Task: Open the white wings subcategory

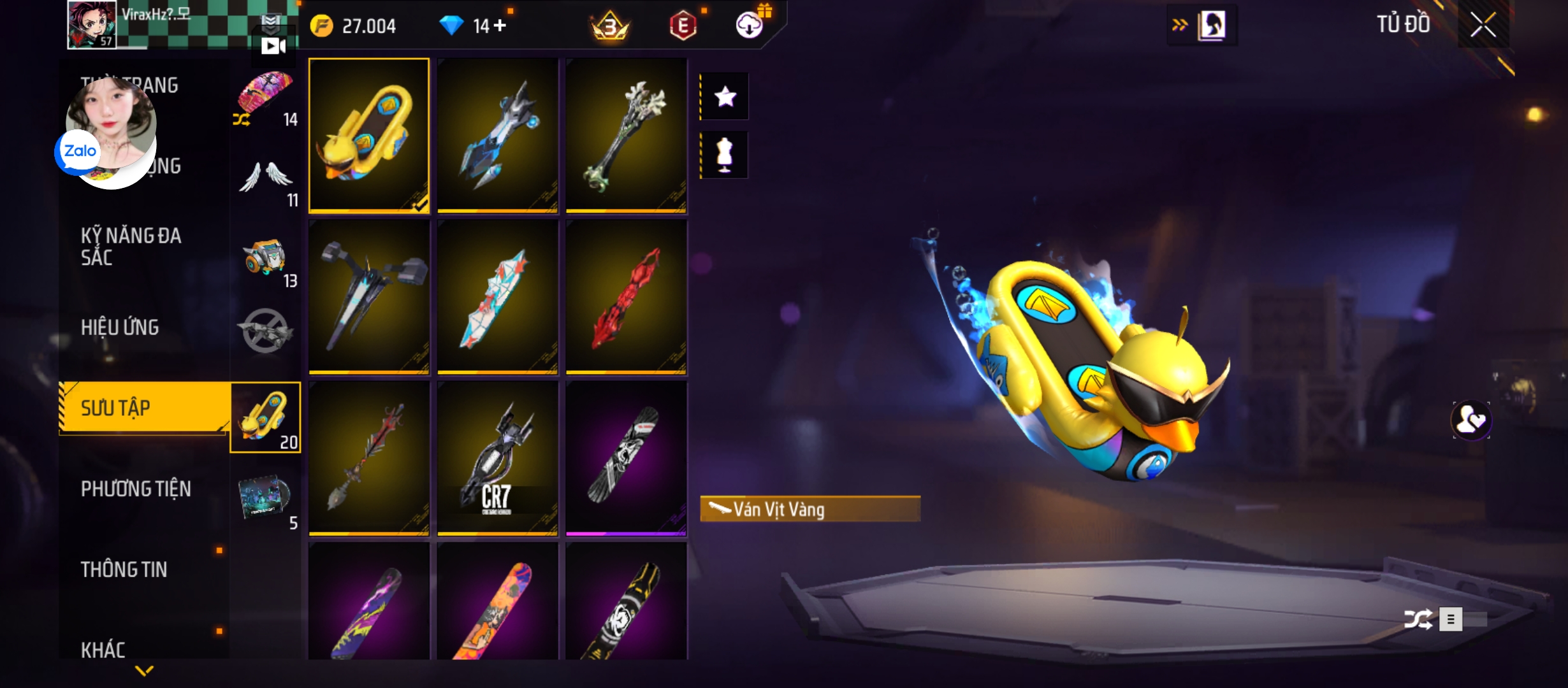Action: click(265, 180)
